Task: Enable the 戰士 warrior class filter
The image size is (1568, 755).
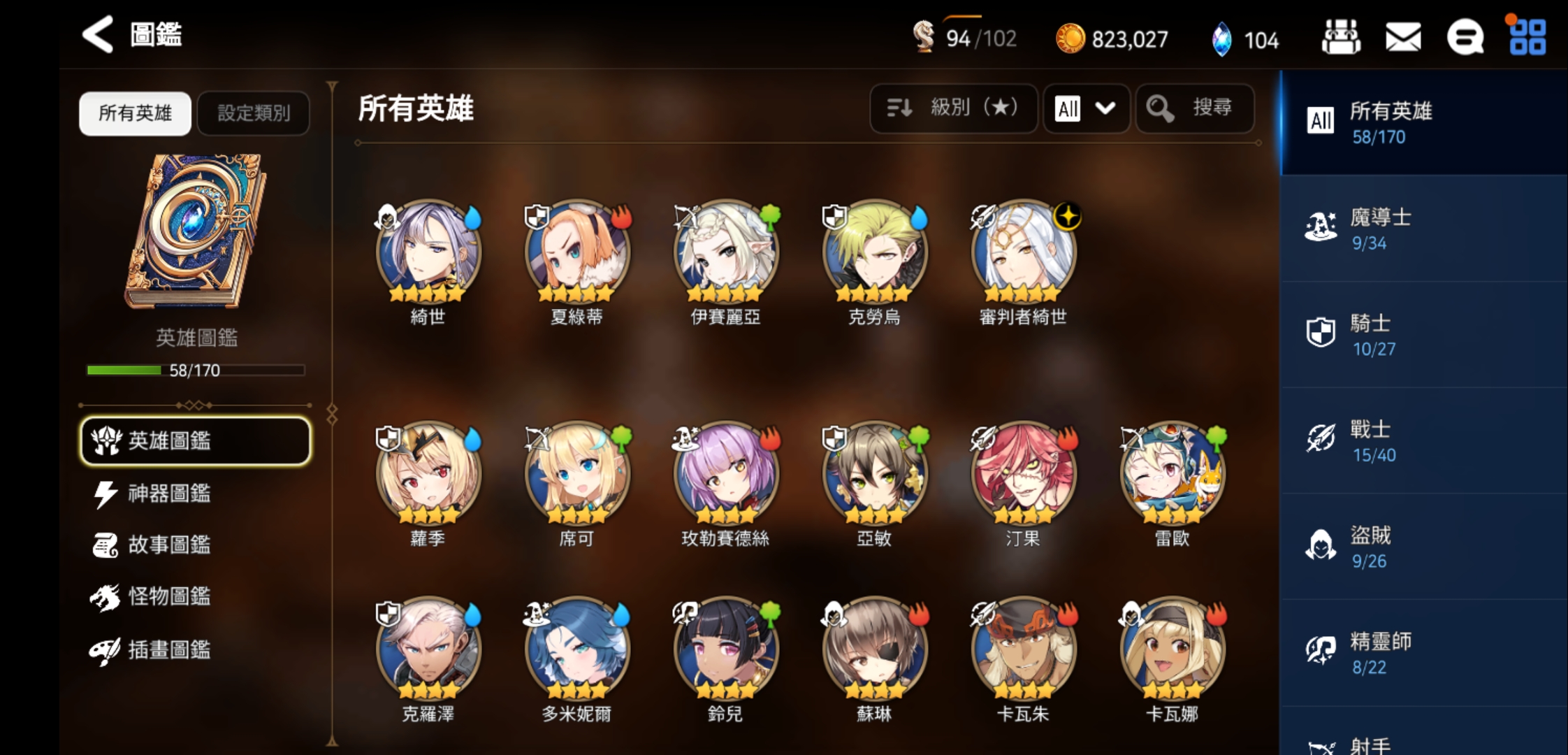Action: [x=1422, y=442]
